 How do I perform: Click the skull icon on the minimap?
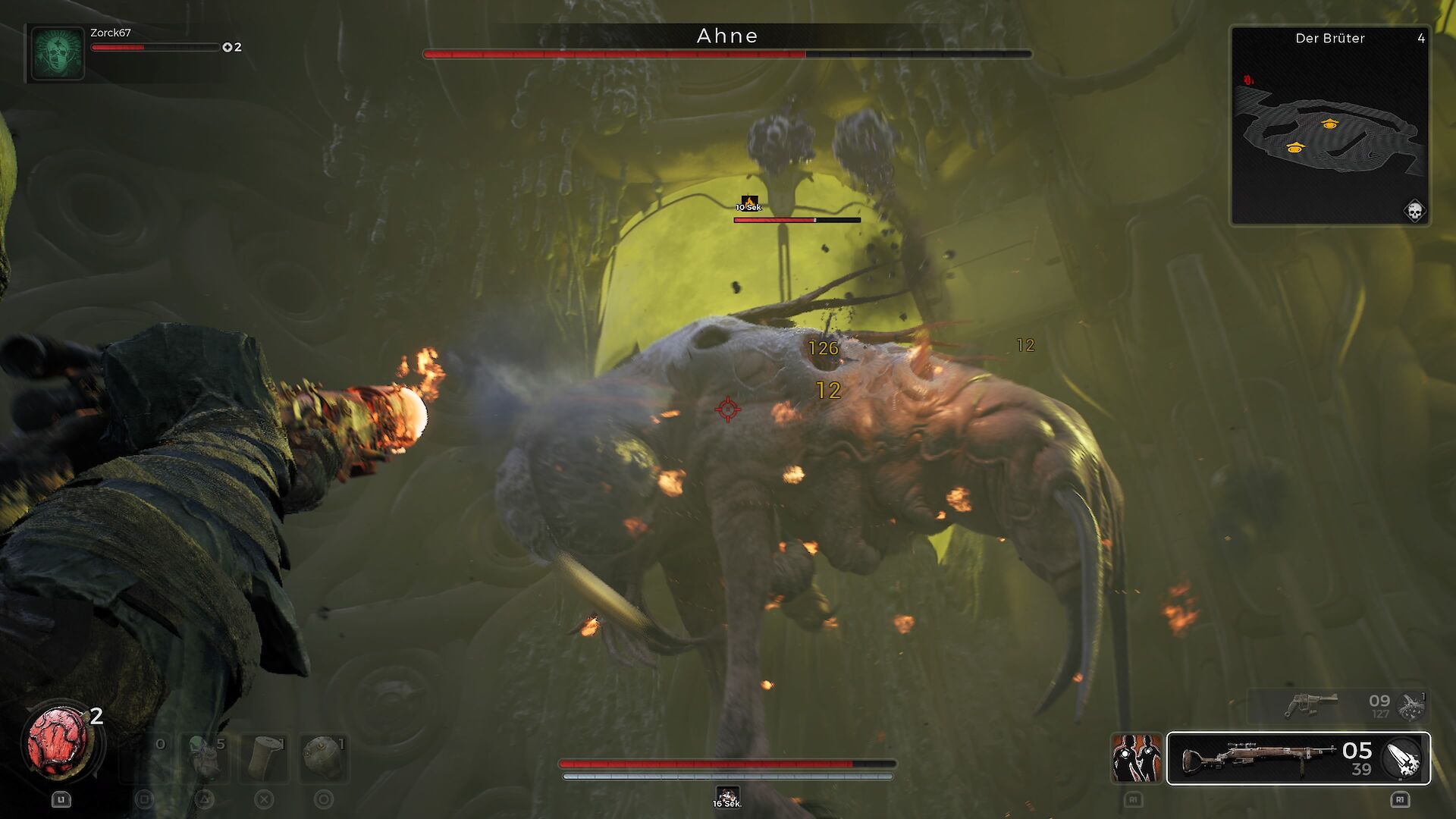click(1414, 211)
